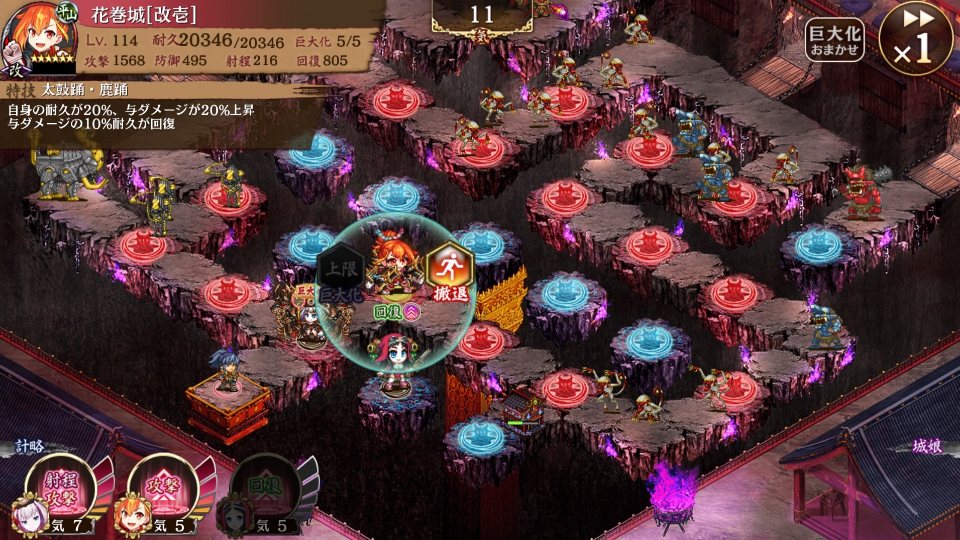Image resolution: width=960 pixels, height=540 pixels.
Task: Use the 射程攻撃 stratagem costing 7 気
Action: click(62, 488)
